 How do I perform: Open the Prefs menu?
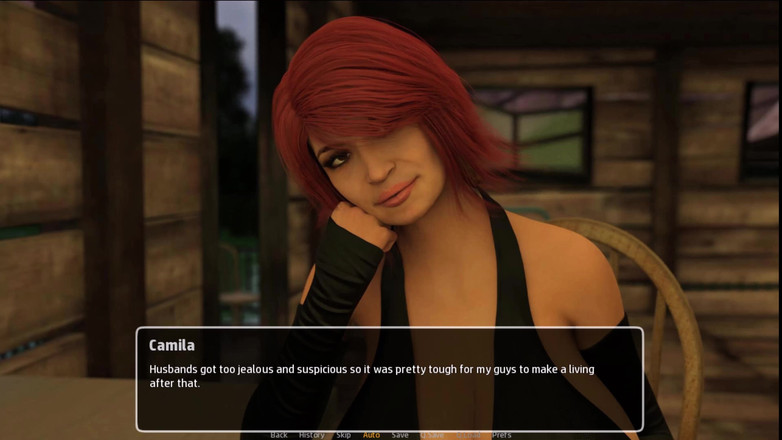501,435
